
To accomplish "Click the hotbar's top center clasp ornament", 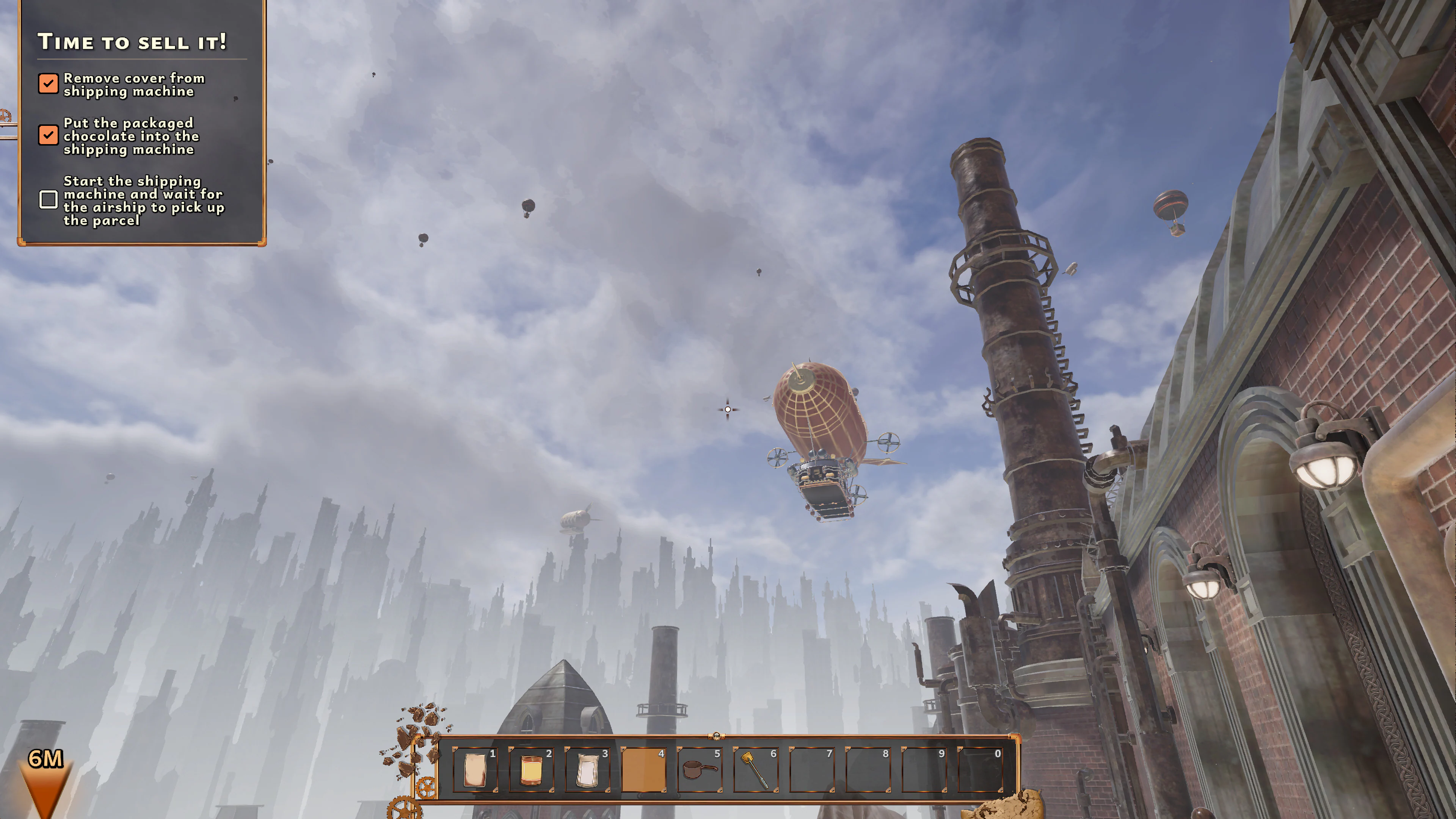I will (717, 737).
